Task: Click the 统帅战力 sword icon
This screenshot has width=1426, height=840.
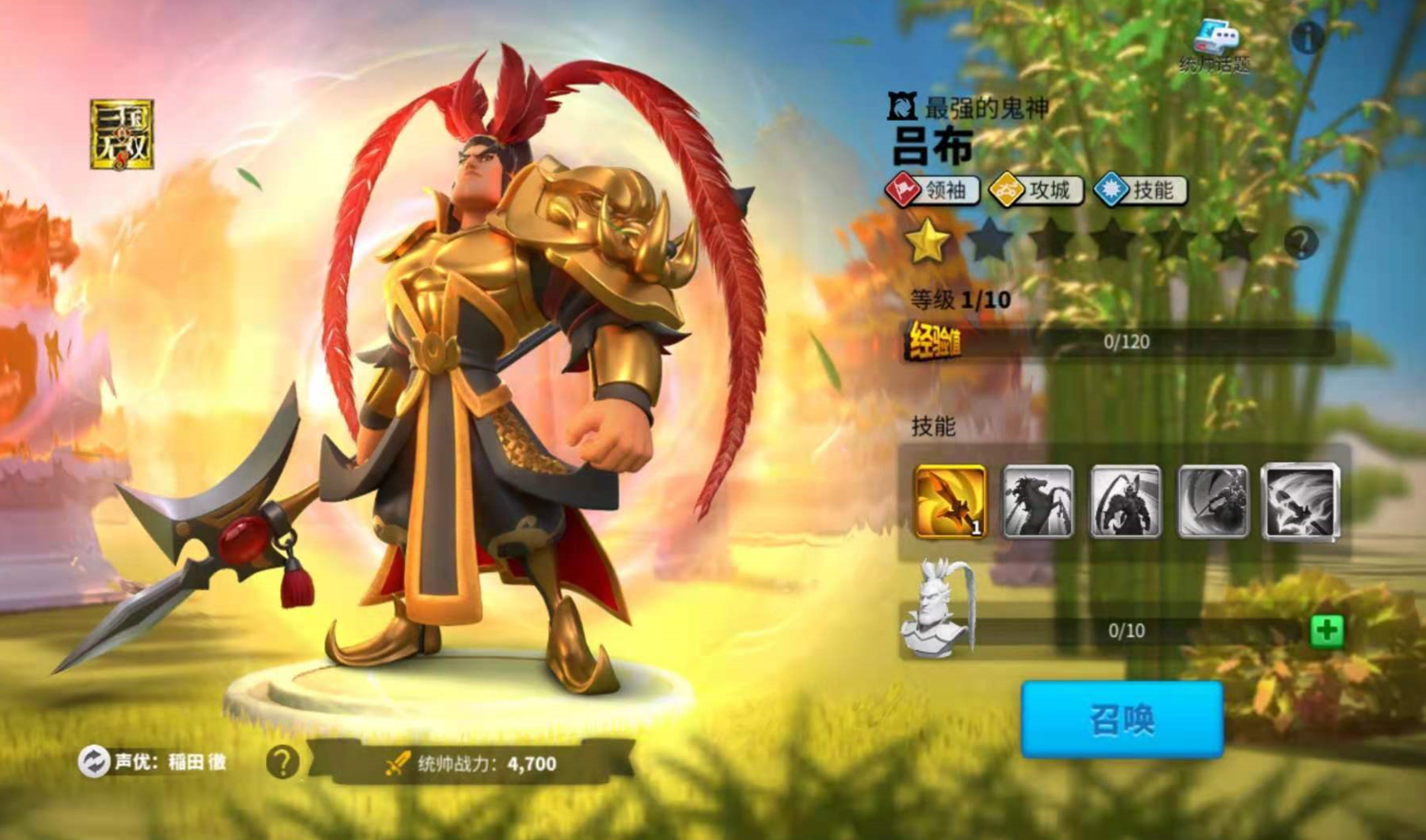Action: point(398,763)
